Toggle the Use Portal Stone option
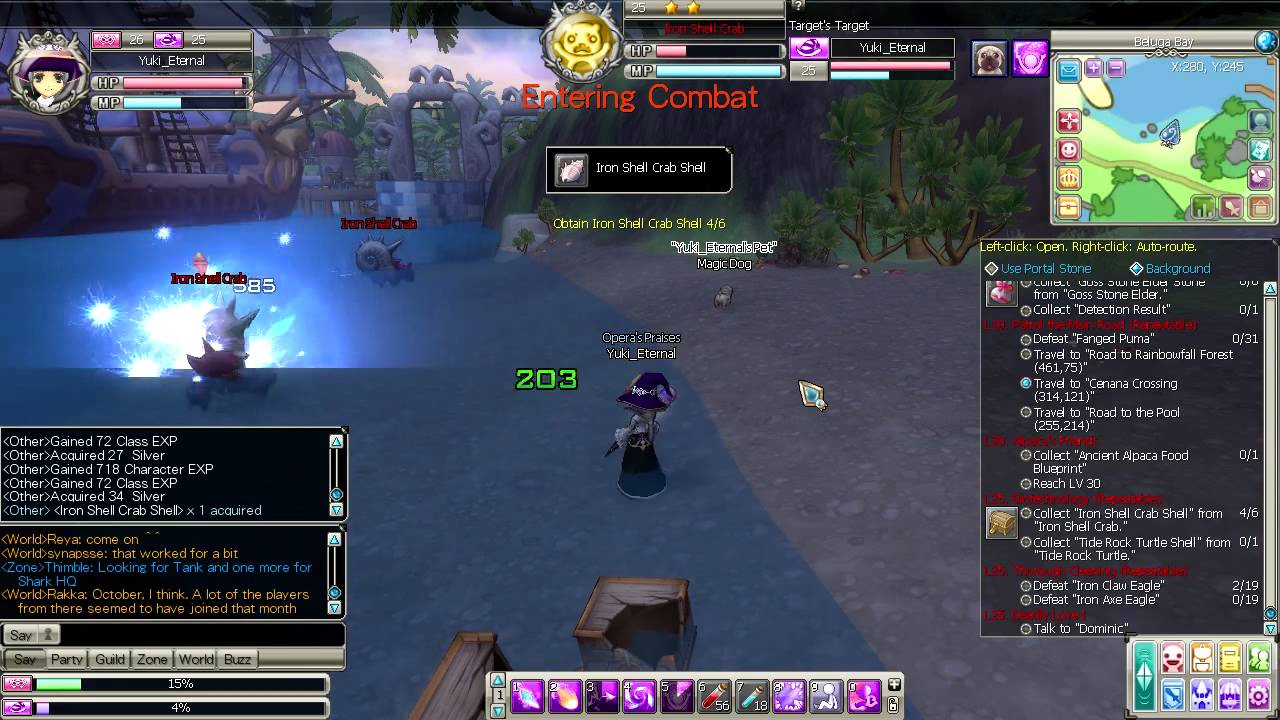This screenshot has width=1280, height=720. (x=1045, y=268)
